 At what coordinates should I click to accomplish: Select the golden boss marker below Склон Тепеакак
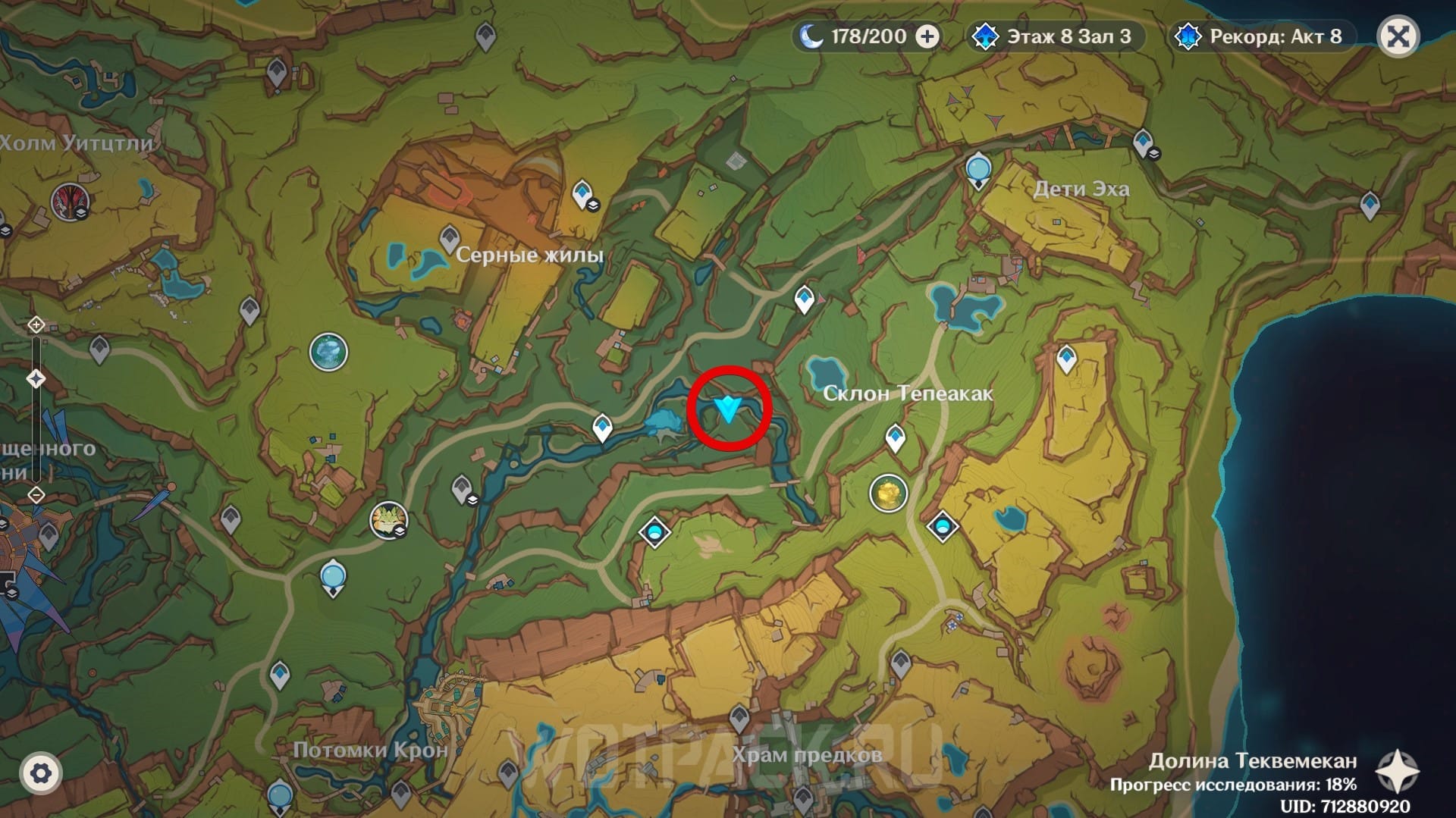888,494
